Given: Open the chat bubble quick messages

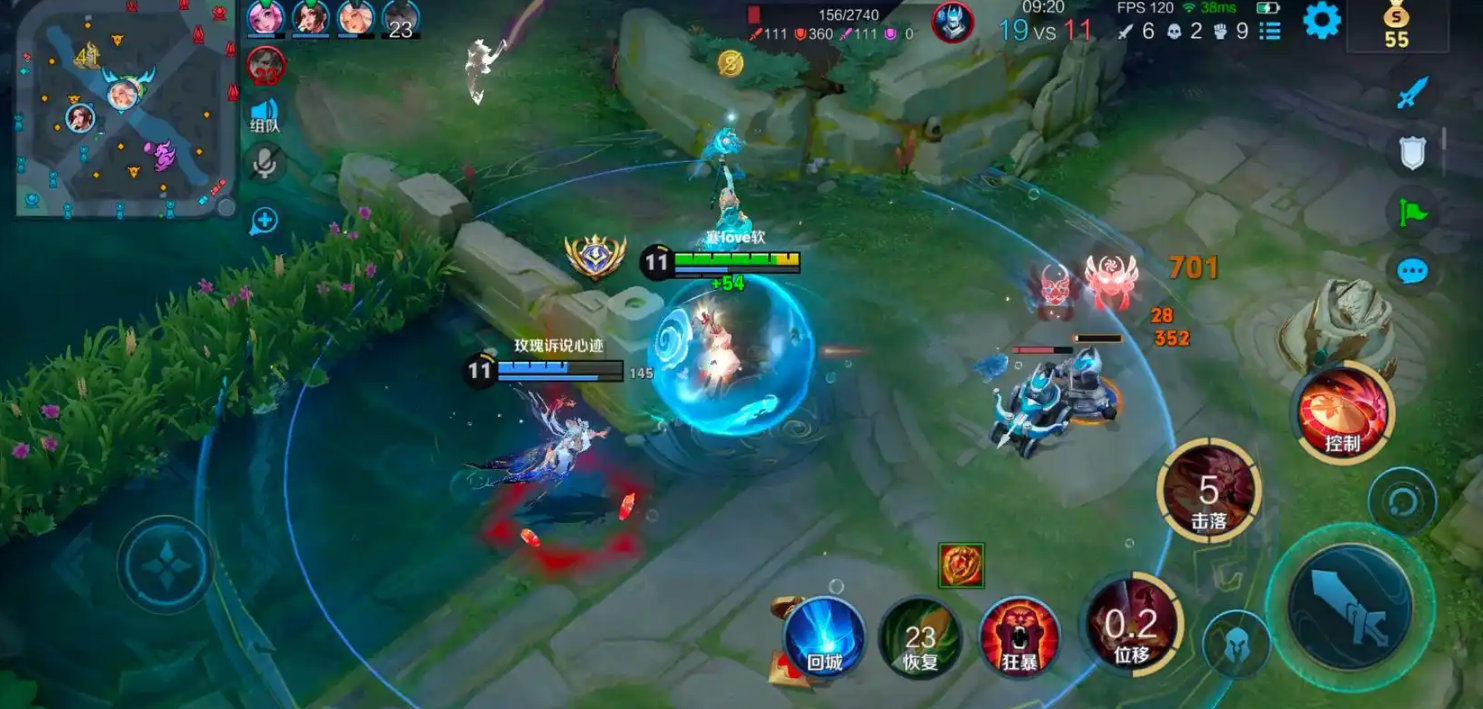Looking at the screenshot, I should coord(1412,271).
